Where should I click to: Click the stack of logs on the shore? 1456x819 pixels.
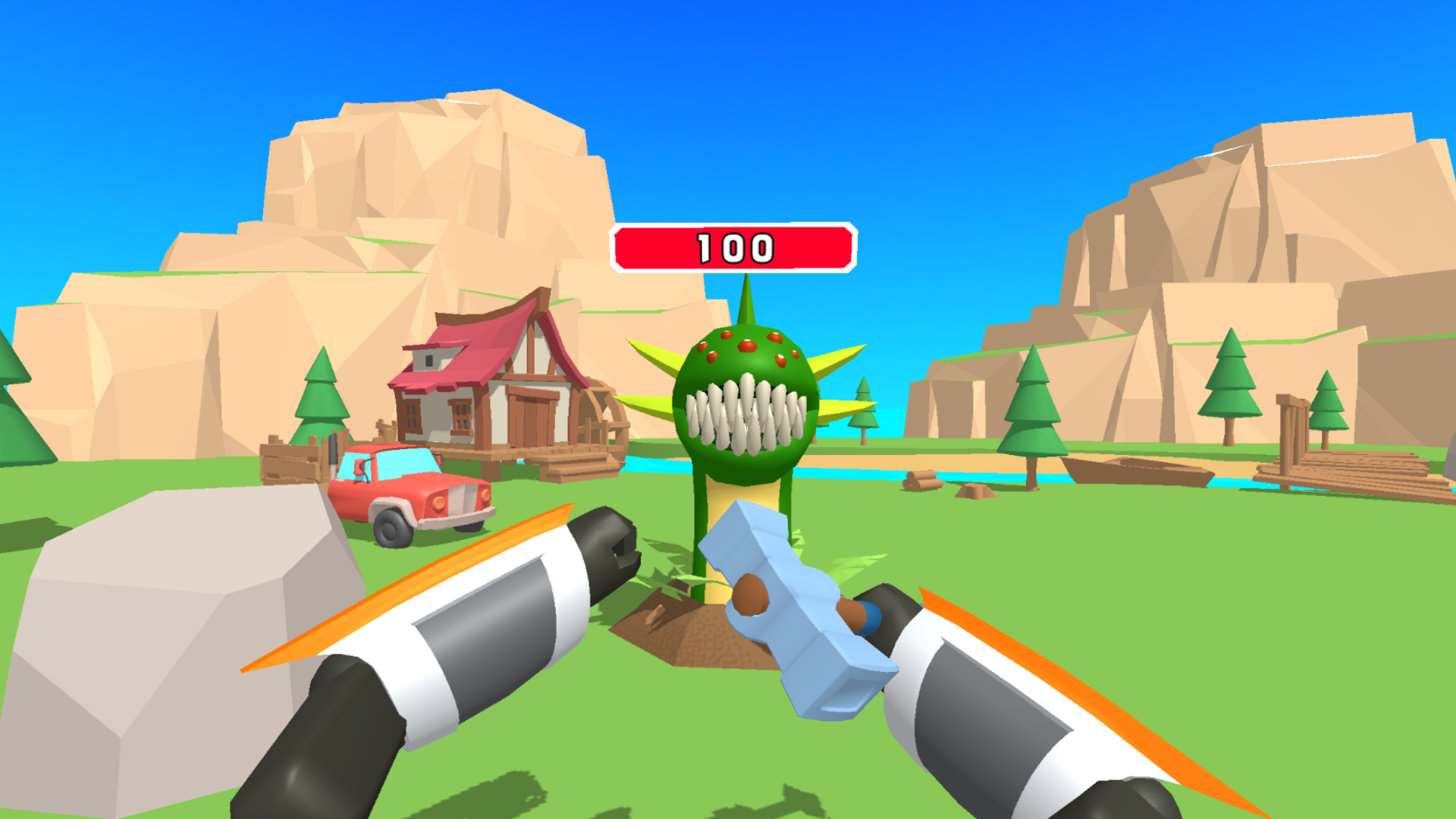click(920, 481)
